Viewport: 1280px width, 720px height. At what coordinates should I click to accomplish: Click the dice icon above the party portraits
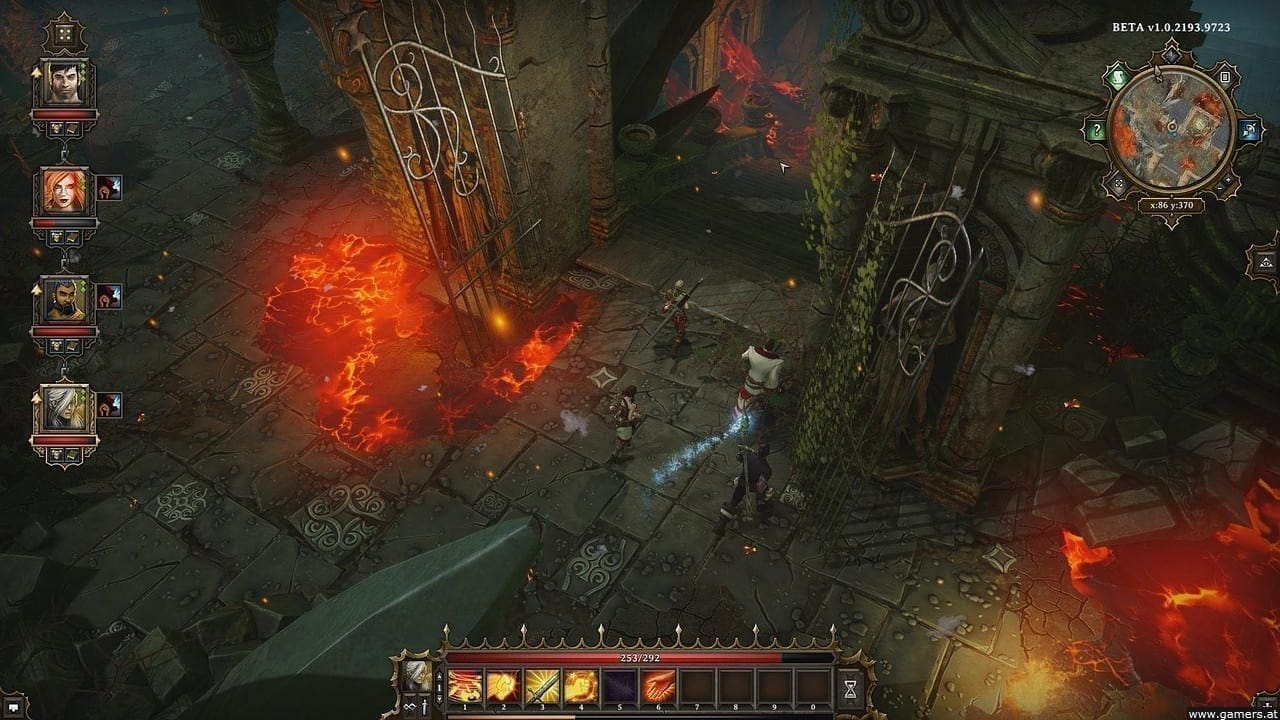click(64, 33)
